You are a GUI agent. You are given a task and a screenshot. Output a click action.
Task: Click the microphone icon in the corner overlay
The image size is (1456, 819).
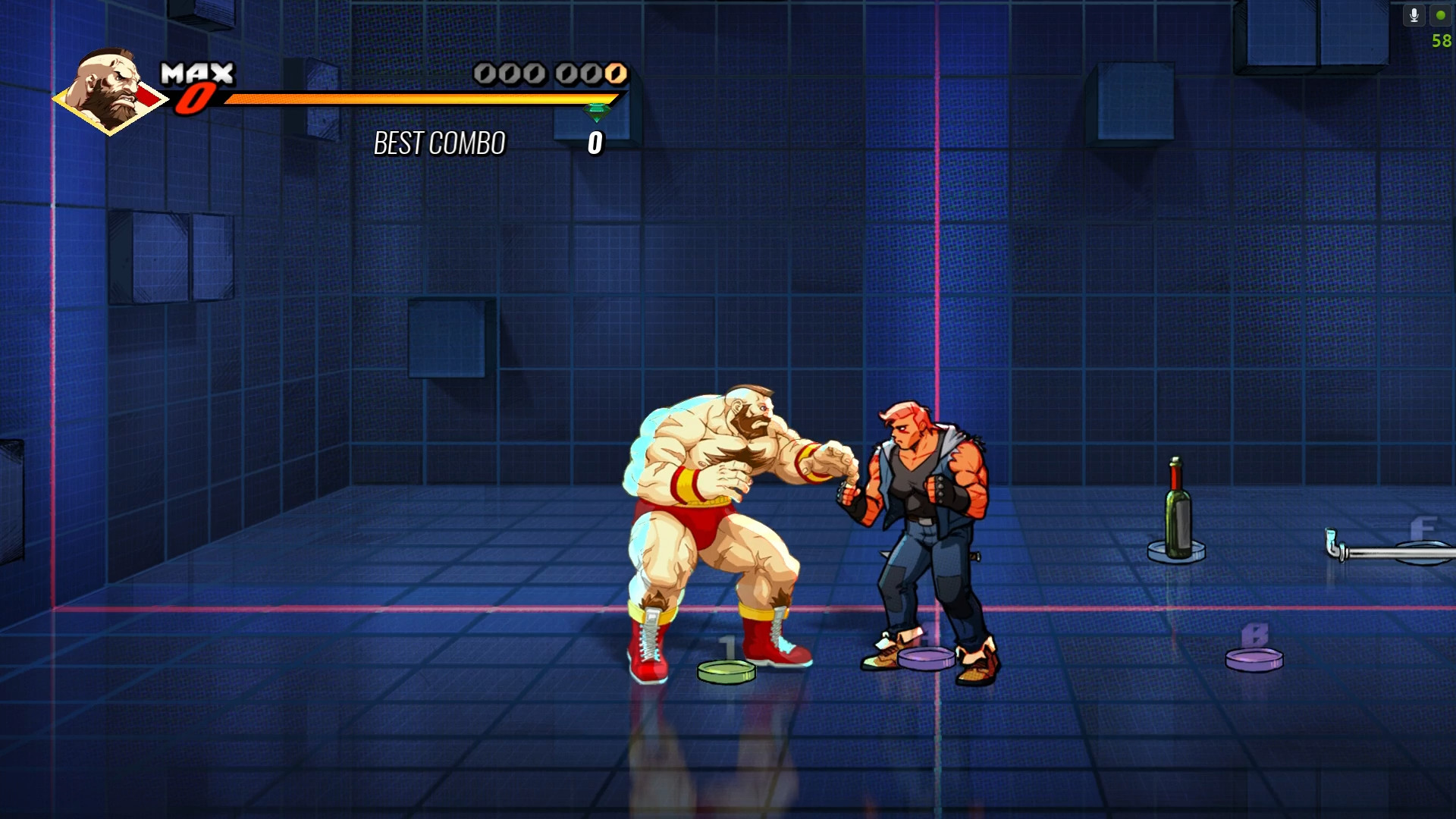[1414, 14]
